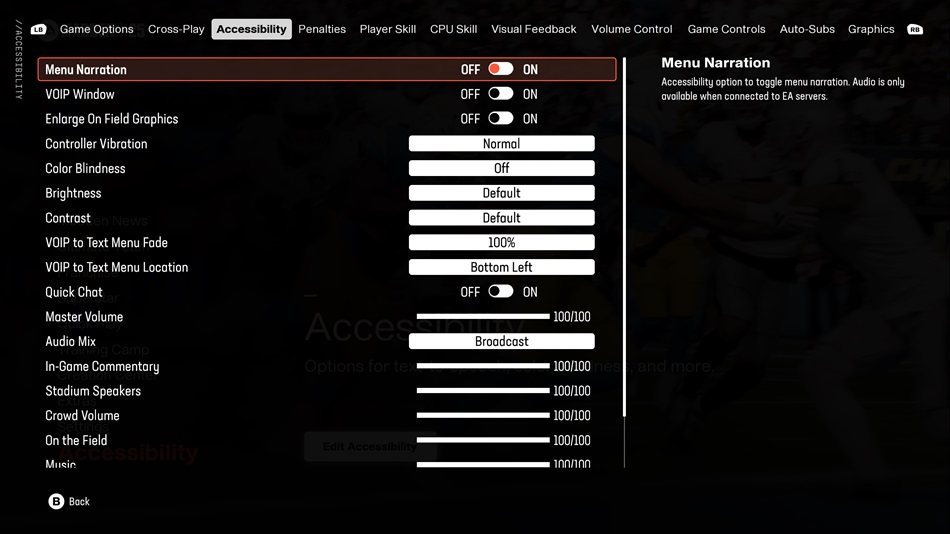Viewport: 950px width, 534px height.
Task: Go to the Player Skill tab
Action: [x=388, y=29]
